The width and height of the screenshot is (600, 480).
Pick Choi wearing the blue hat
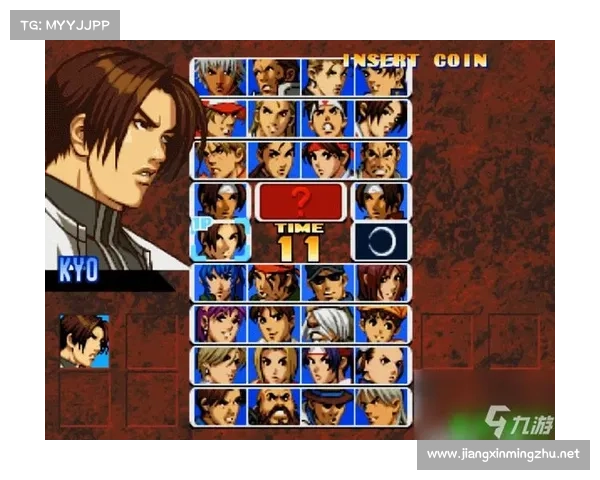click(327, 407)
